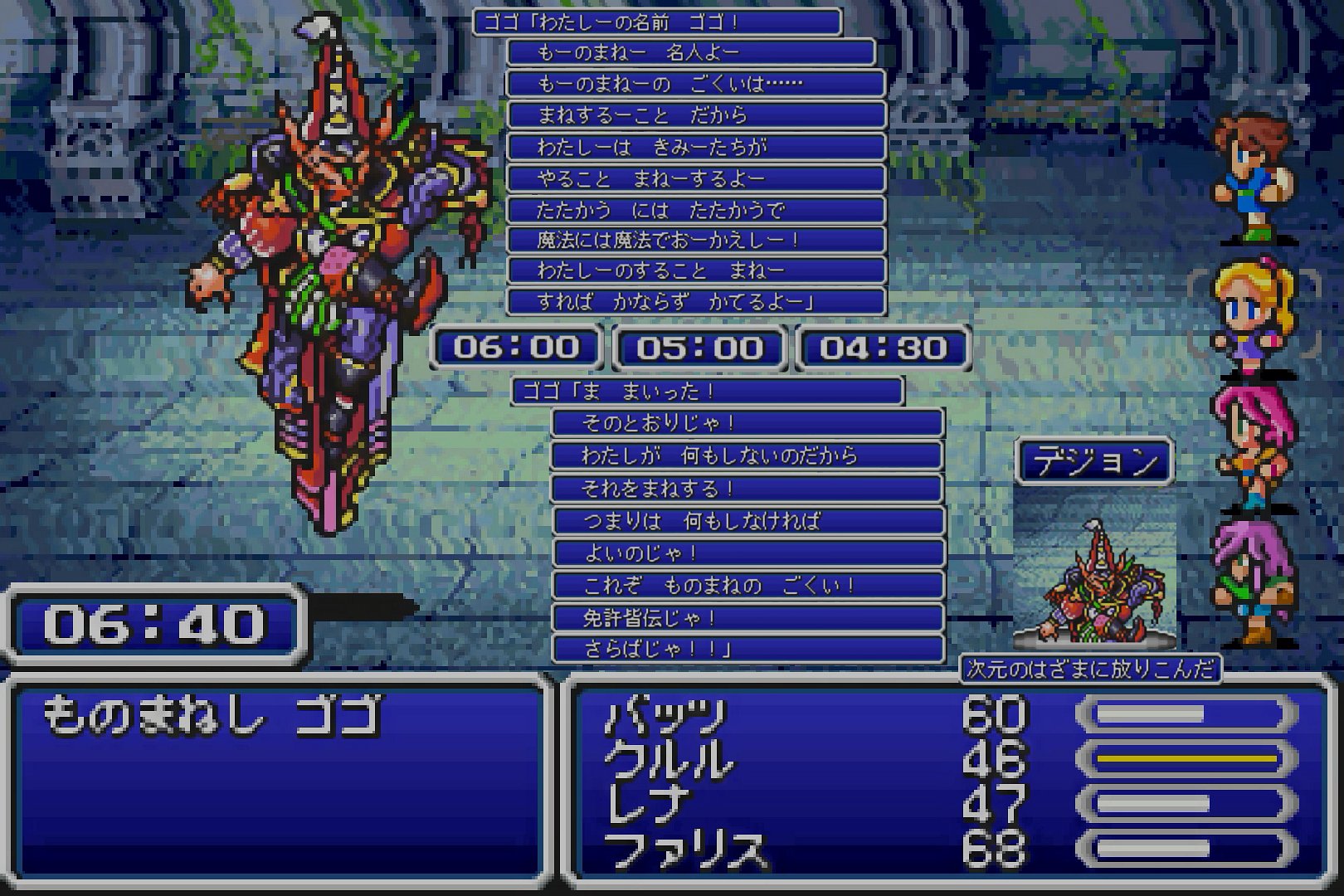Select ファリス in the party status list
1344x896 pixels.
tap(685, 850)
